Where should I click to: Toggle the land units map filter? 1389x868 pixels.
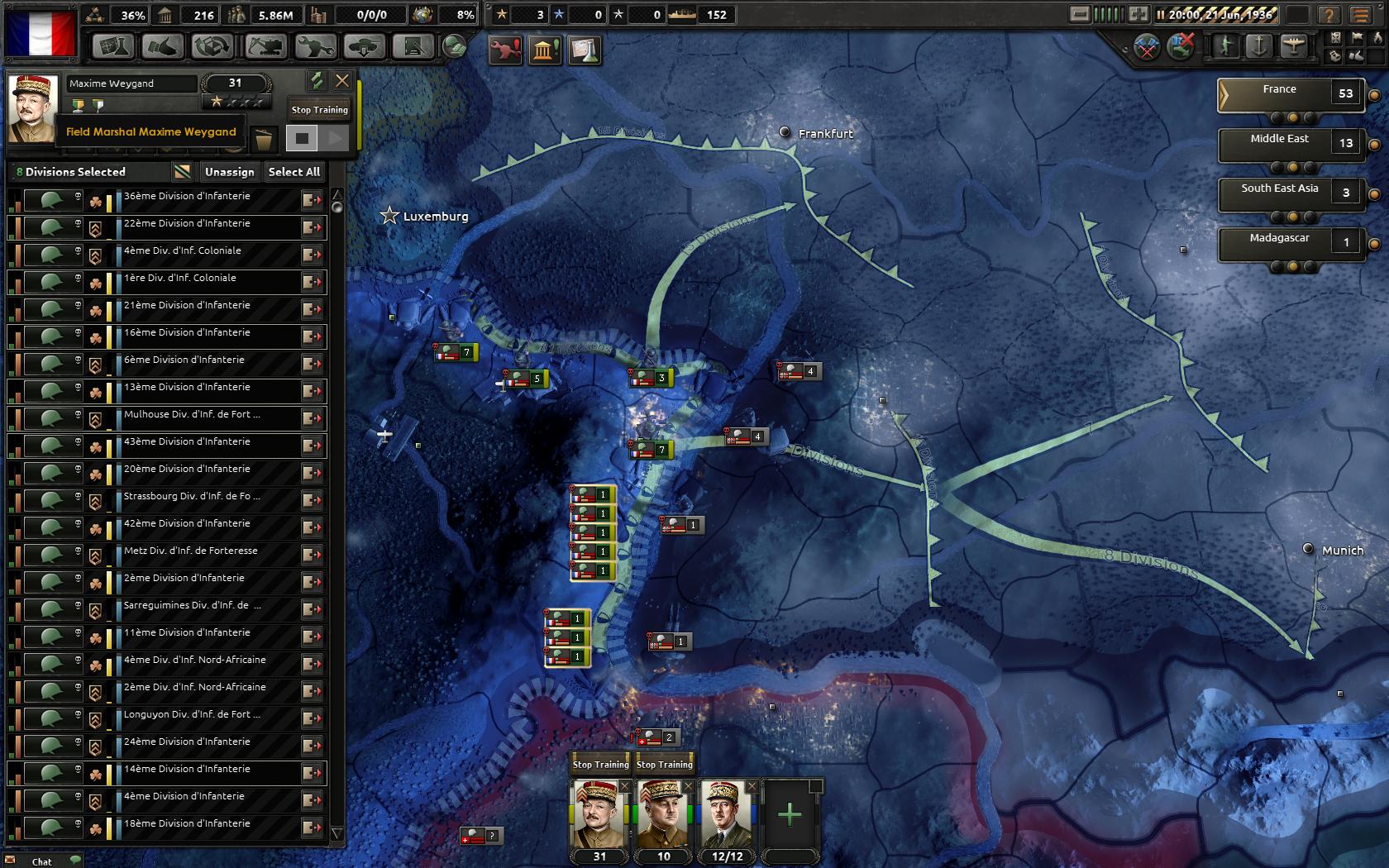tap(1226, 47)
